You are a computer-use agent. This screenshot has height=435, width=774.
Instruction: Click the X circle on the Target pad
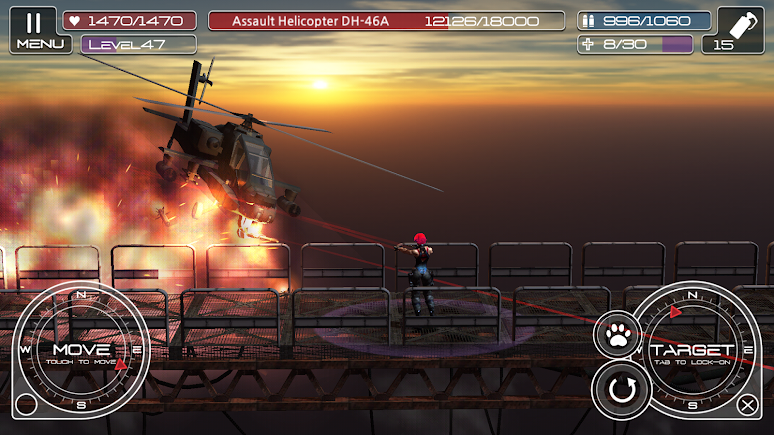point(747,405)
